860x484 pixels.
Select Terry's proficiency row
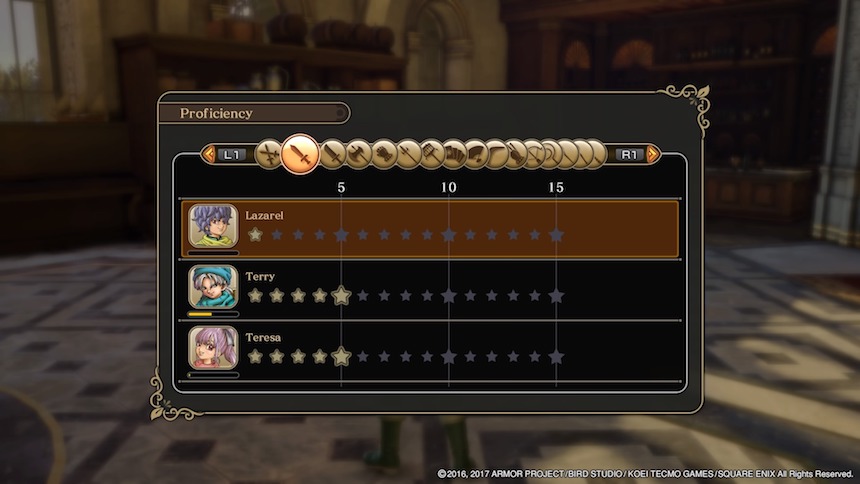click(432, 290)
